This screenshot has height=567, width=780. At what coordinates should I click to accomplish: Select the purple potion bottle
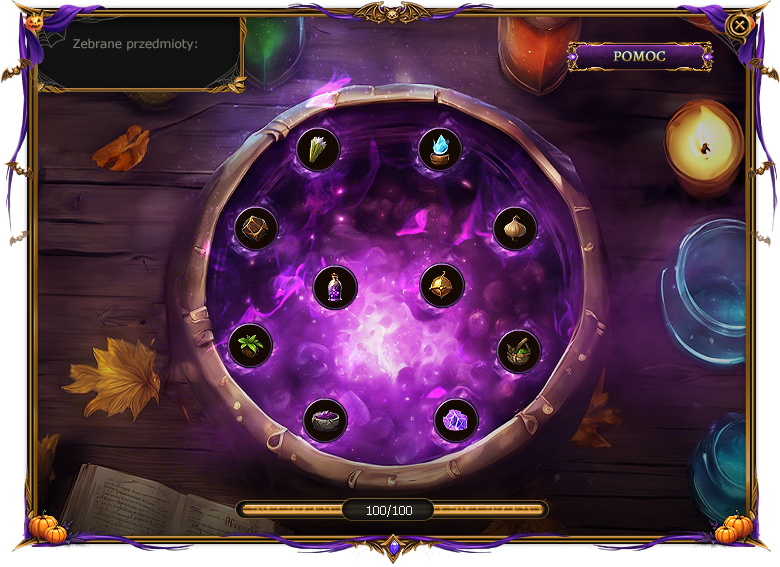click(x=335, y=287)
